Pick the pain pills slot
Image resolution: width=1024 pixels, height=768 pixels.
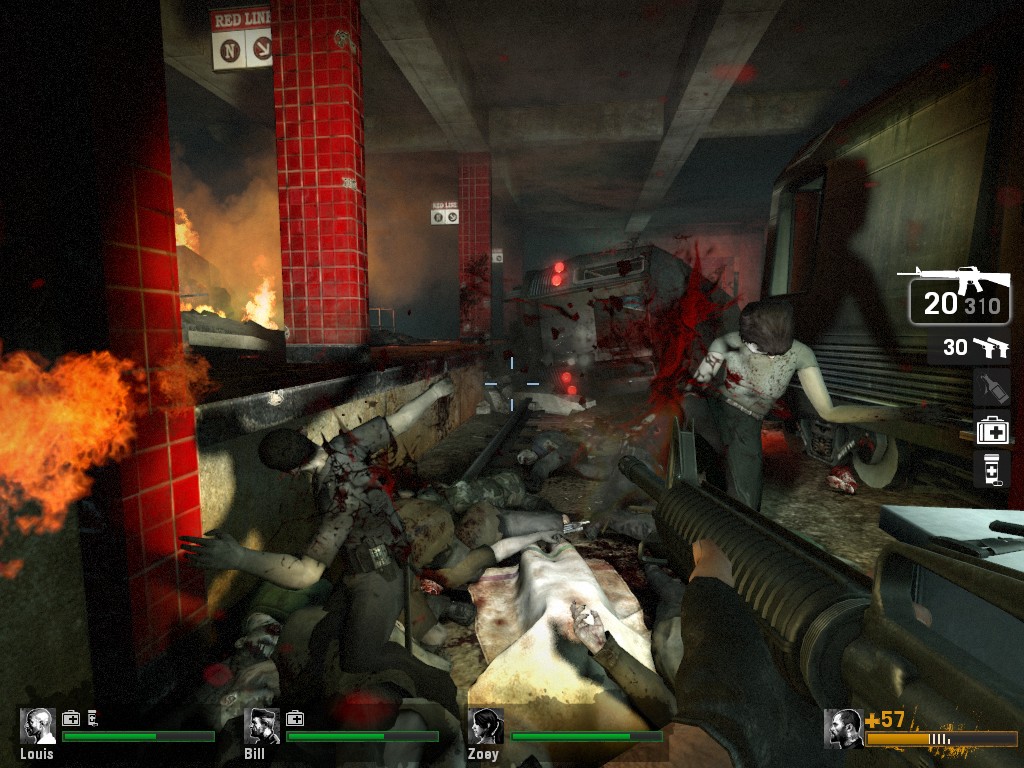[991, 469]
